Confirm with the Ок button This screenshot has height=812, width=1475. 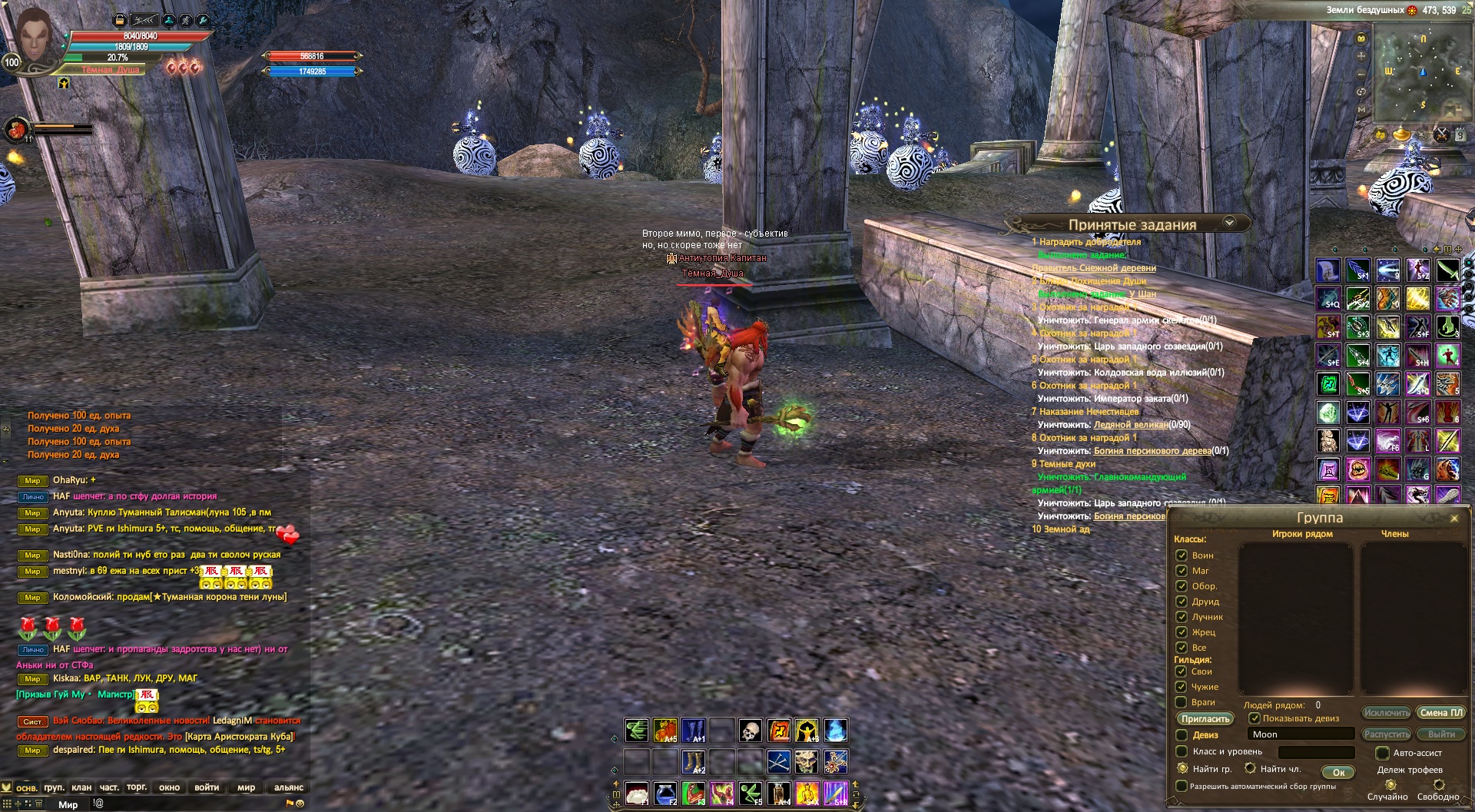[x=1338, y=772]
